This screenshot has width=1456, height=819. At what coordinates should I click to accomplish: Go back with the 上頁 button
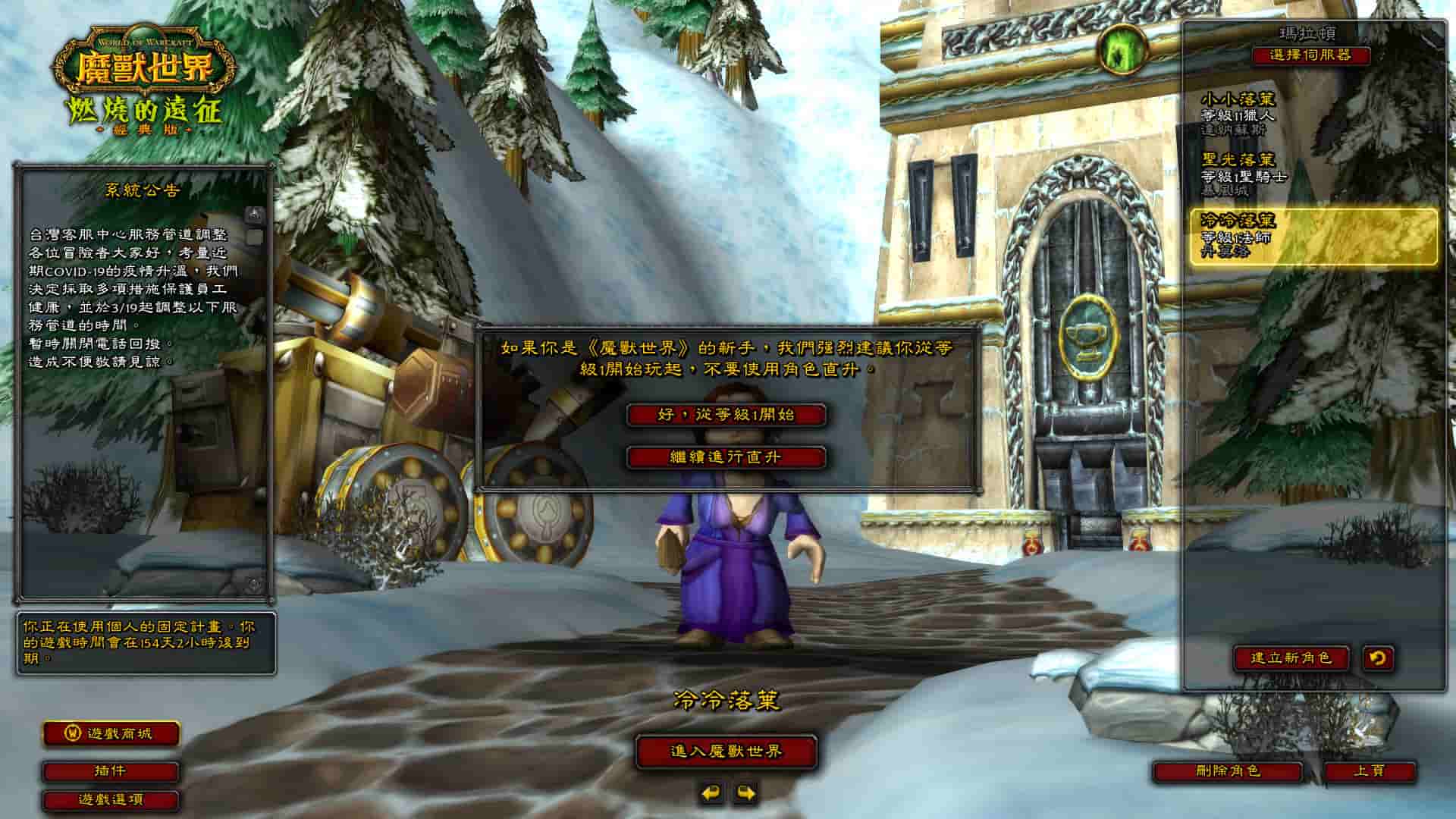point(1370,771)
